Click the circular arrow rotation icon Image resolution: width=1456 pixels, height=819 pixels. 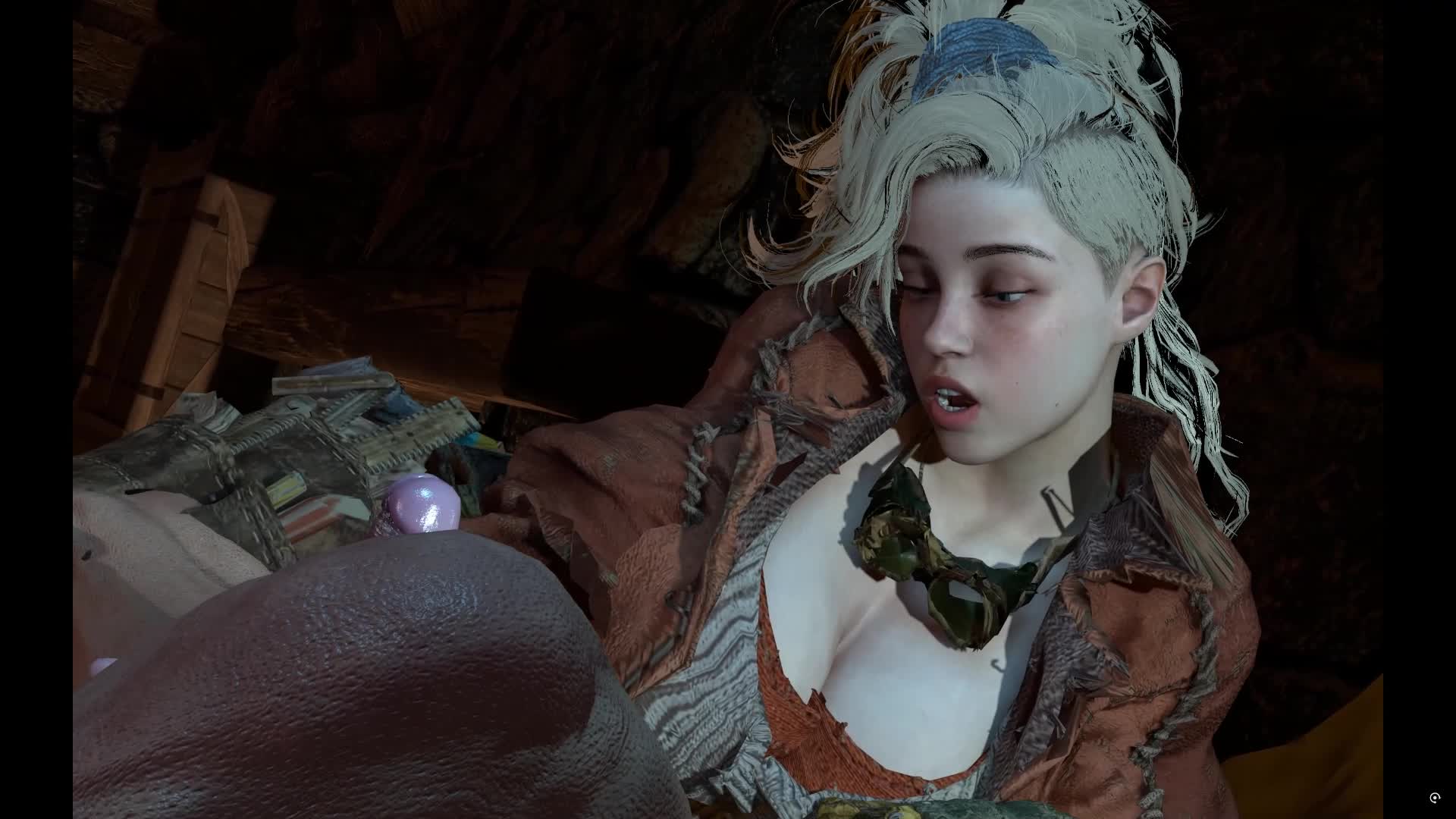click(x=1434, y=798)
